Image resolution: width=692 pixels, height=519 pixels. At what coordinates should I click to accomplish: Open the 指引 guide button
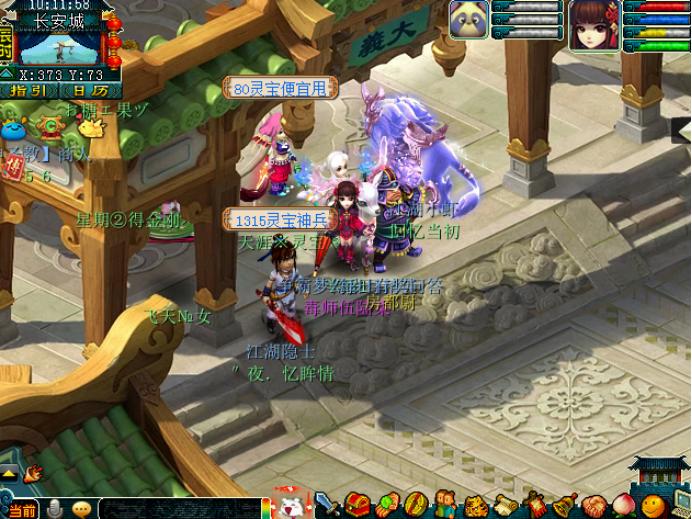click(28, 91)
